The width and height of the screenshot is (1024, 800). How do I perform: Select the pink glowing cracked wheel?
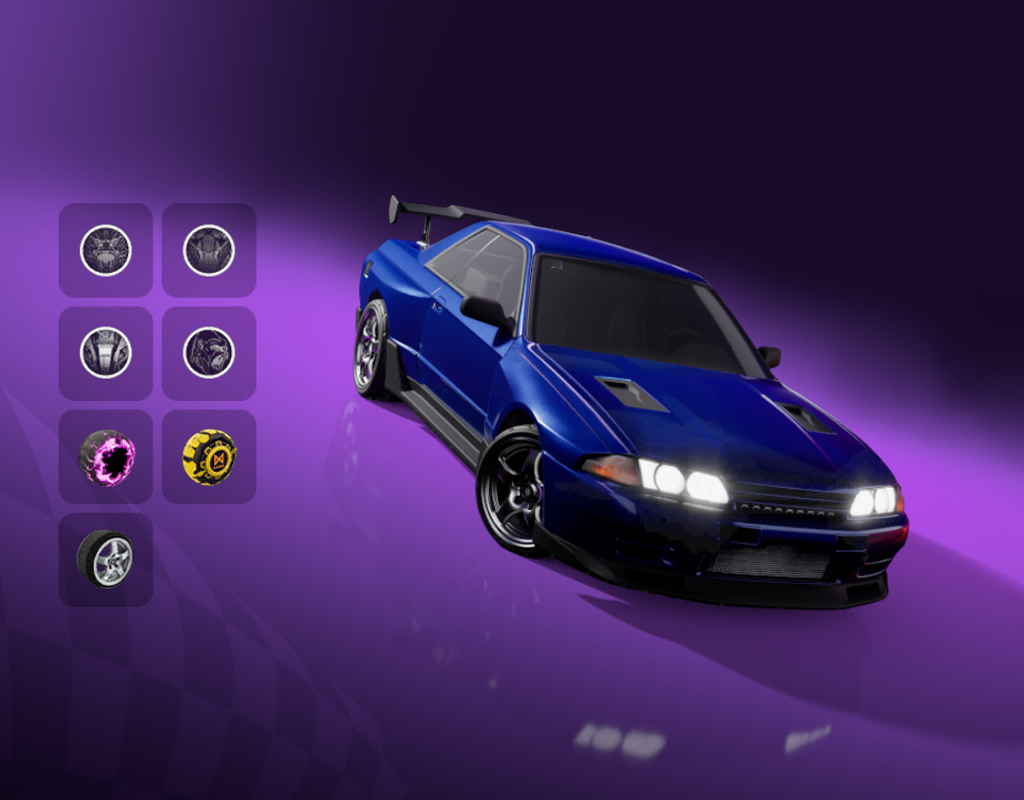coord(105,457)
